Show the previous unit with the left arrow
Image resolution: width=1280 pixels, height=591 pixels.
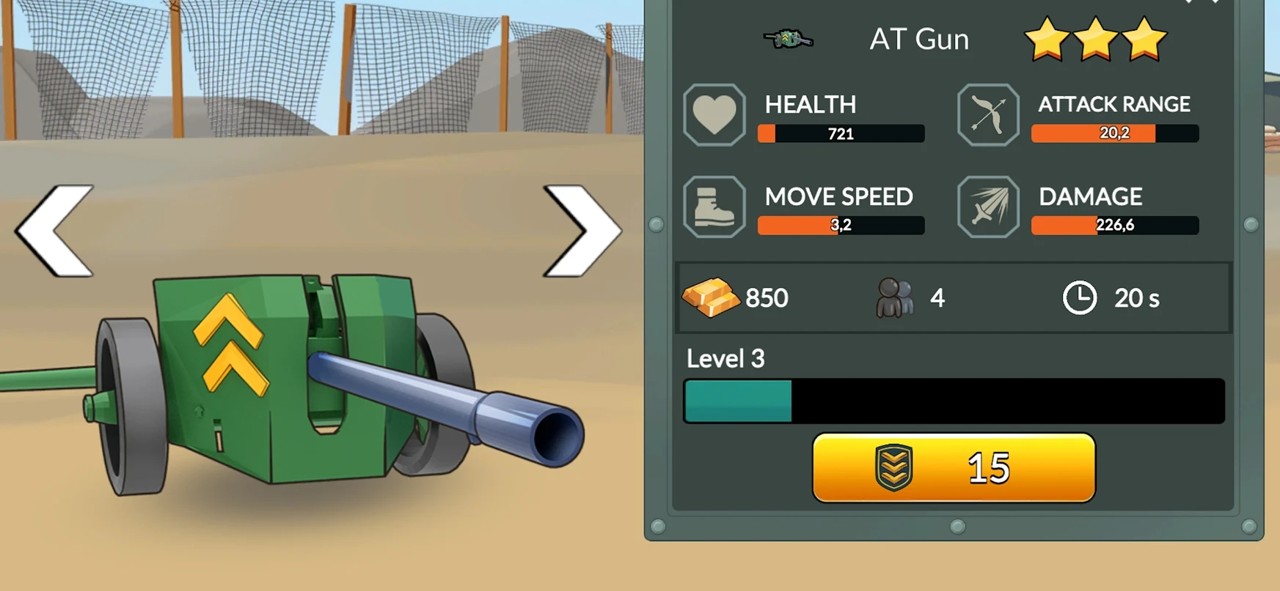pyautogui.click(x=55, y=231)
